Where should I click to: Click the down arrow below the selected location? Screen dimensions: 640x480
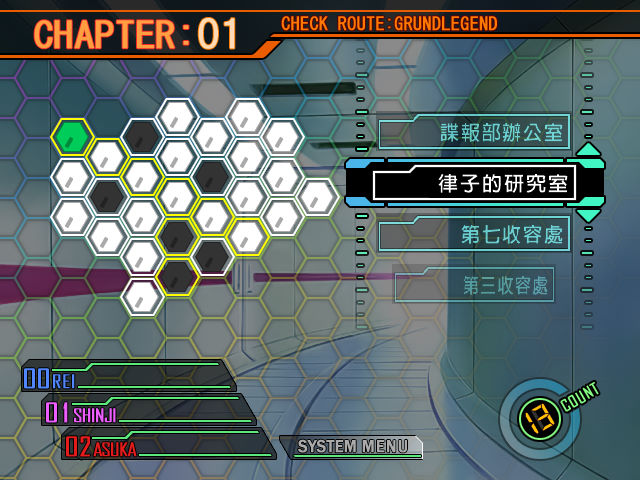tap(589, 215)
